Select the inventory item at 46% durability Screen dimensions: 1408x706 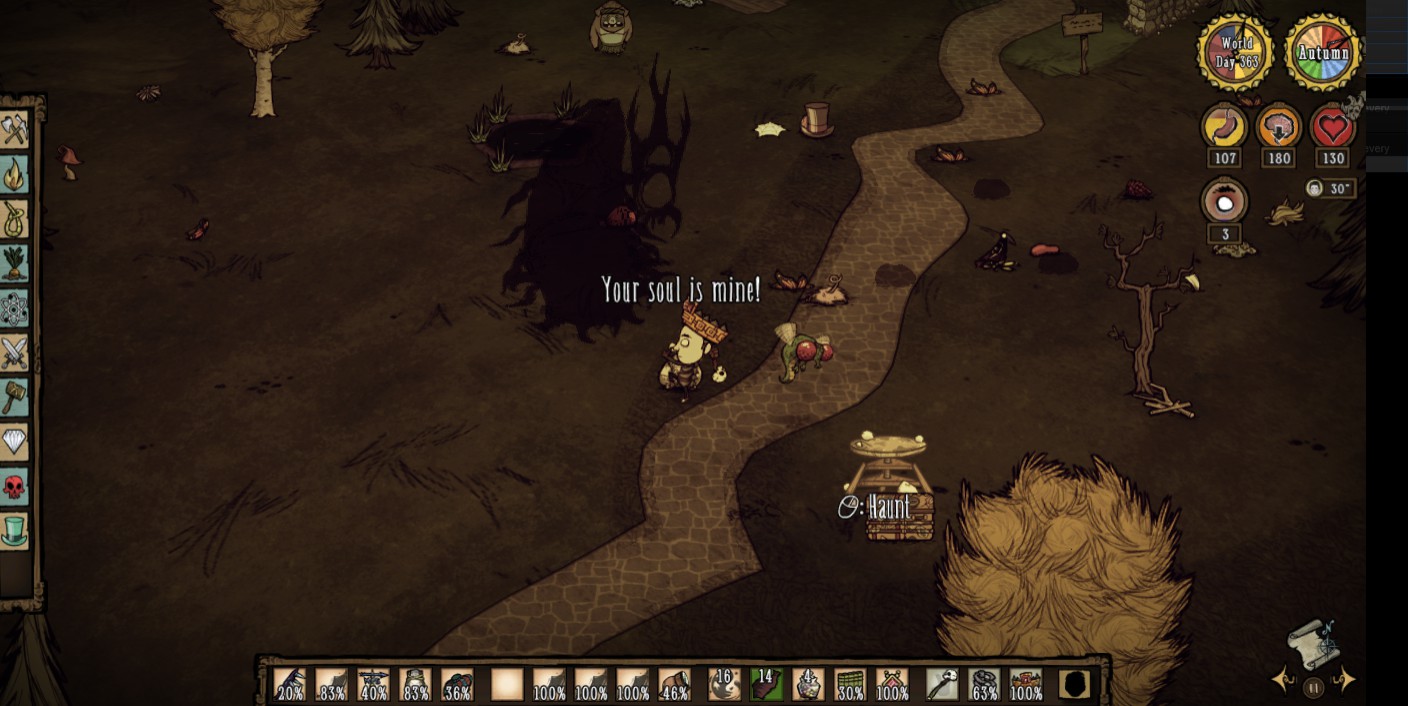click(x=674, y=684)
